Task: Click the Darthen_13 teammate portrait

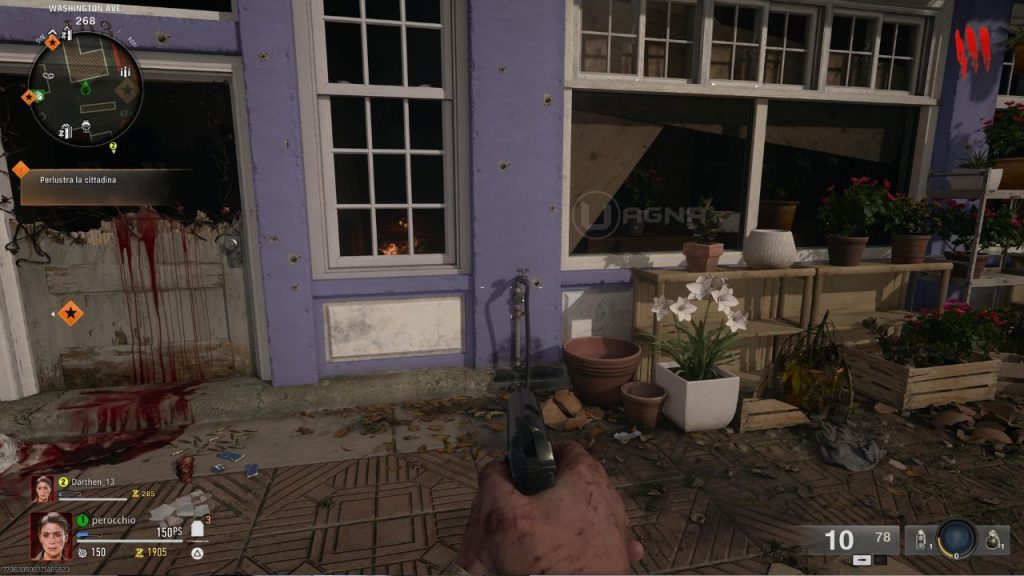Action: [x=44, y=489]
